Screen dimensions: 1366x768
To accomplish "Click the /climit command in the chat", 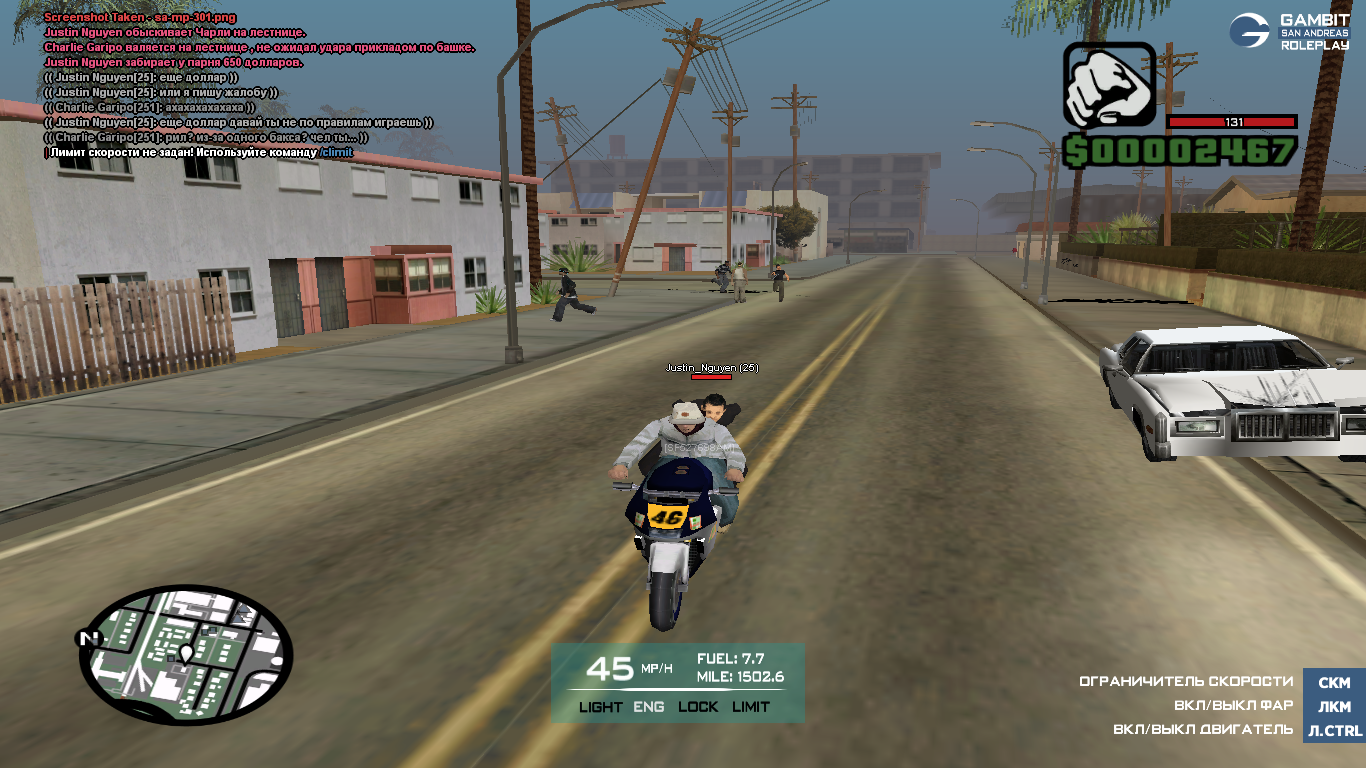I will pyautogui.click(x=336, y=152).
